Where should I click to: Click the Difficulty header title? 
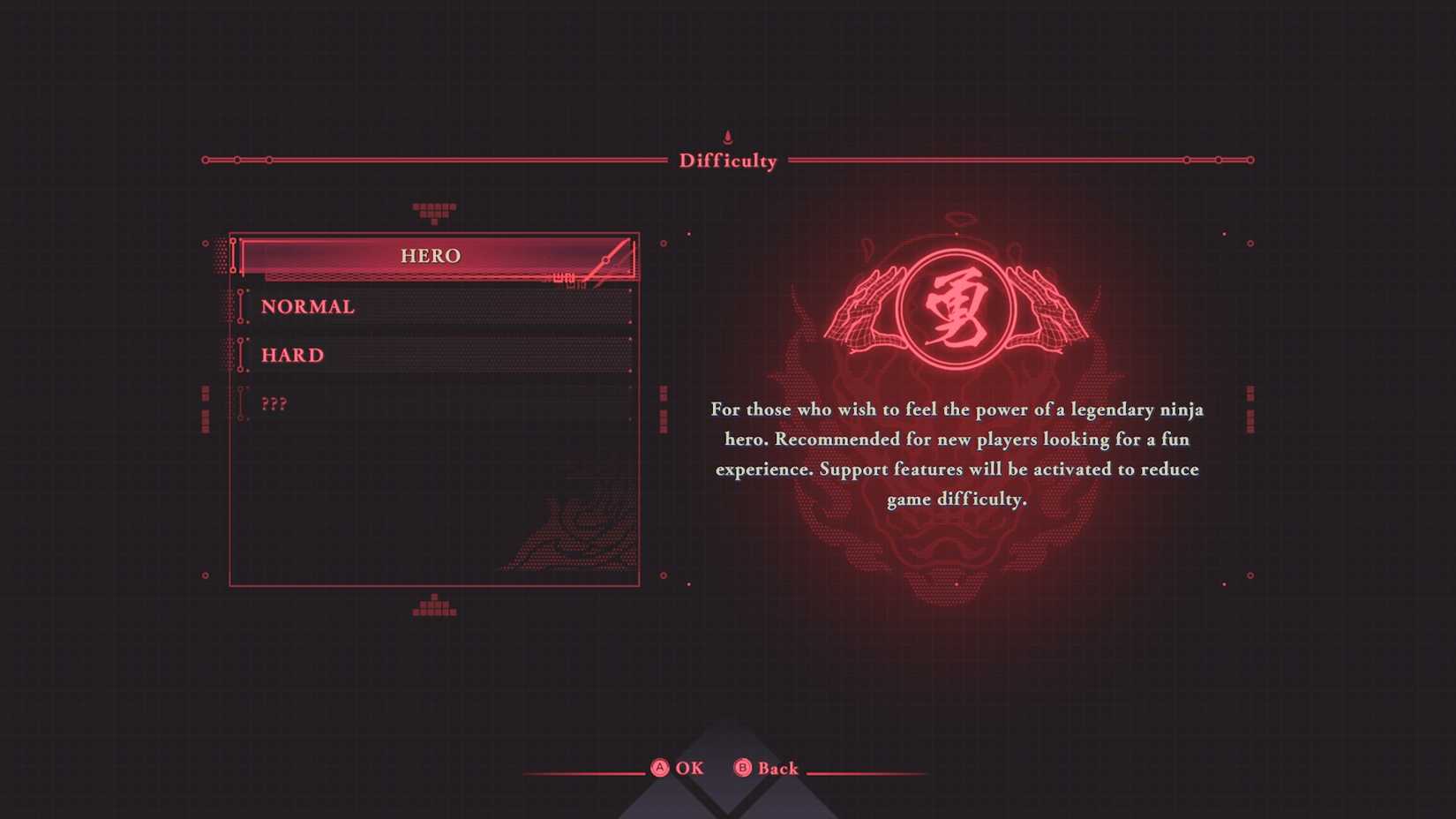(726, 162)
